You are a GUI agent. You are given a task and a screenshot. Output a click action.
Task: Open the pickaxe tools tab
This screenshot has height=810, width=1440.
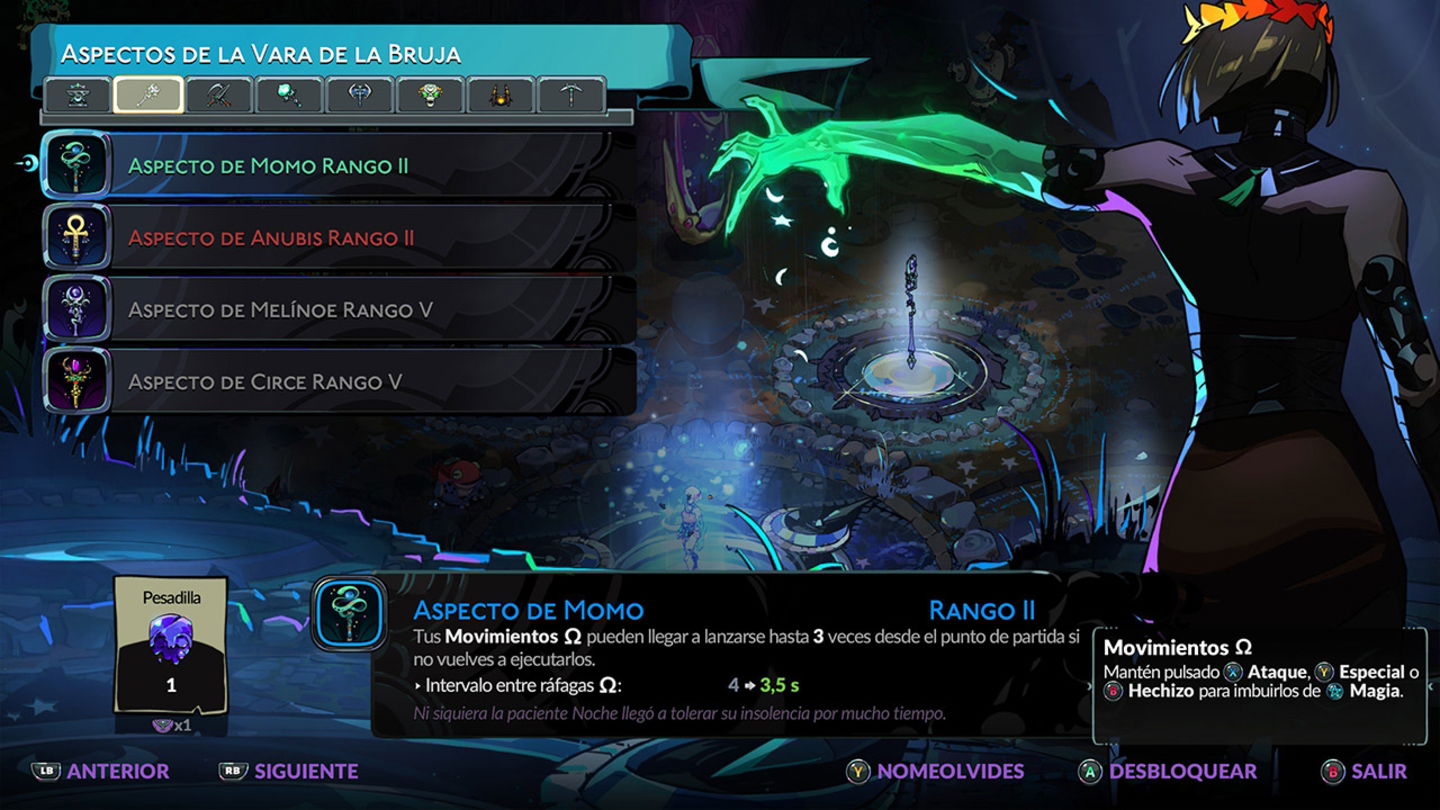pyautogui.click(x=571, y=94)
